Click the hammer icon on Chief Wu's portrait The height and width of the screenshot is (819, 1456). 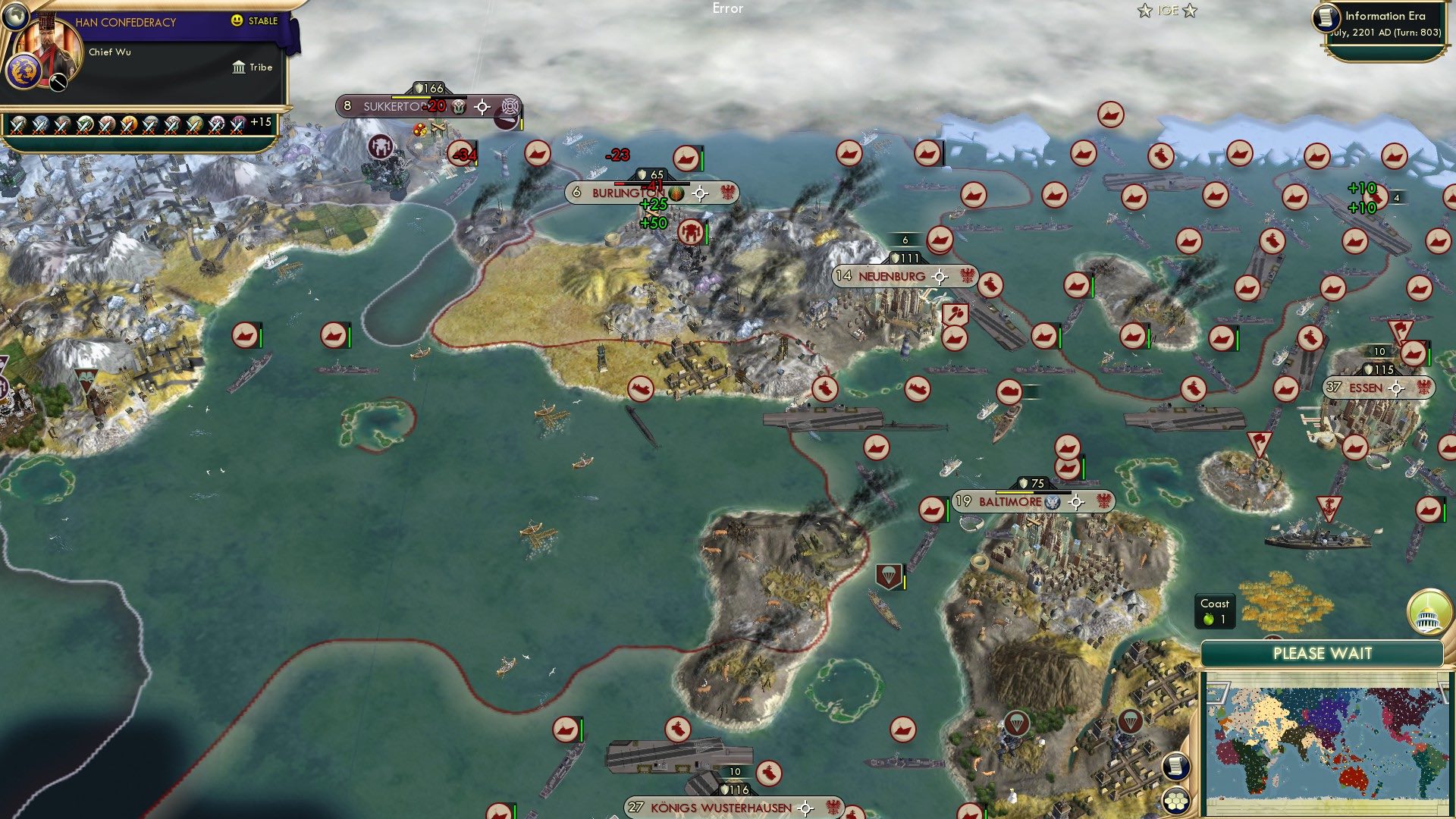pos(58,82)
